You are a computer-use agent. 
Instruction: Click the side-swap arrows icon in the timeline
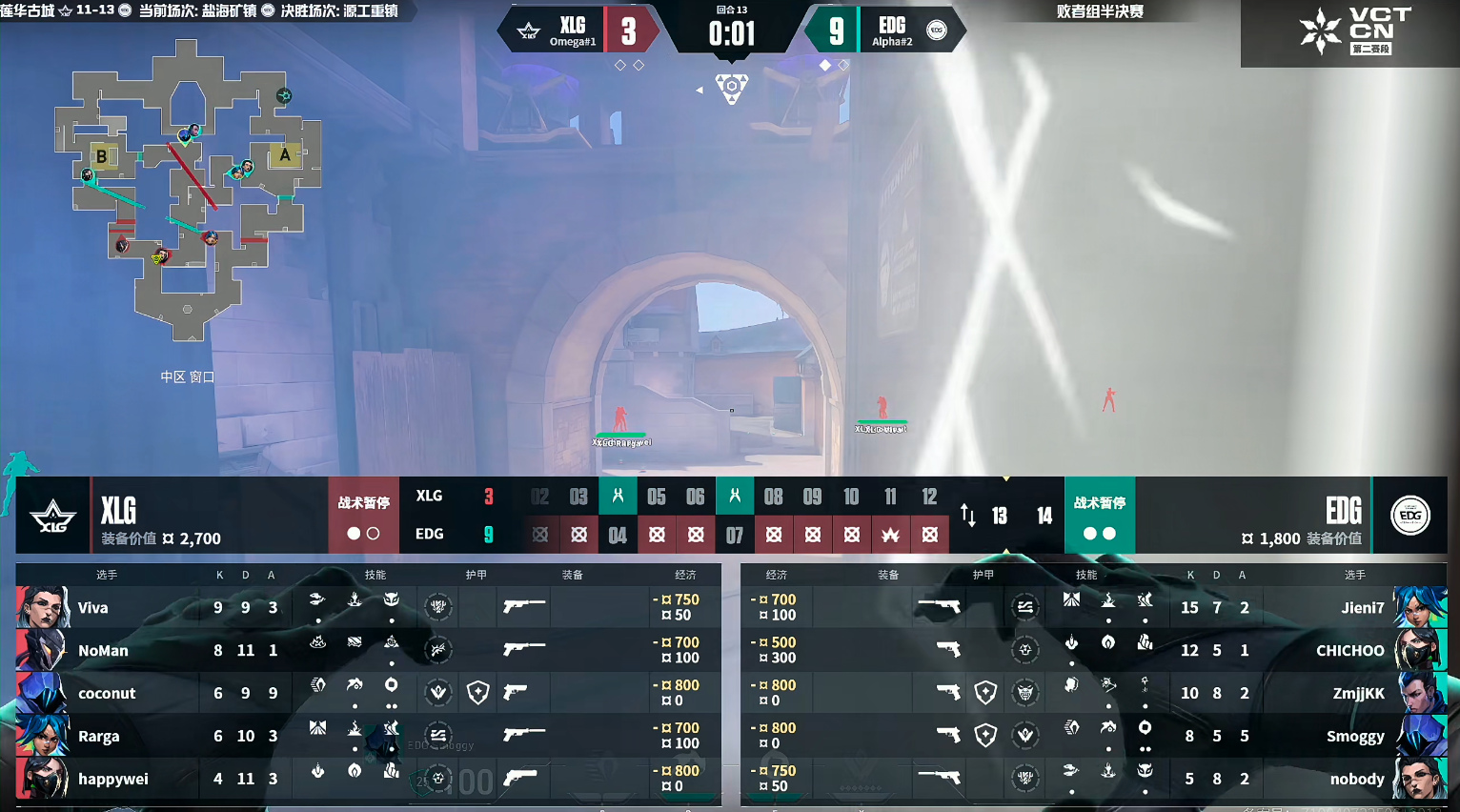pos(968,516)
